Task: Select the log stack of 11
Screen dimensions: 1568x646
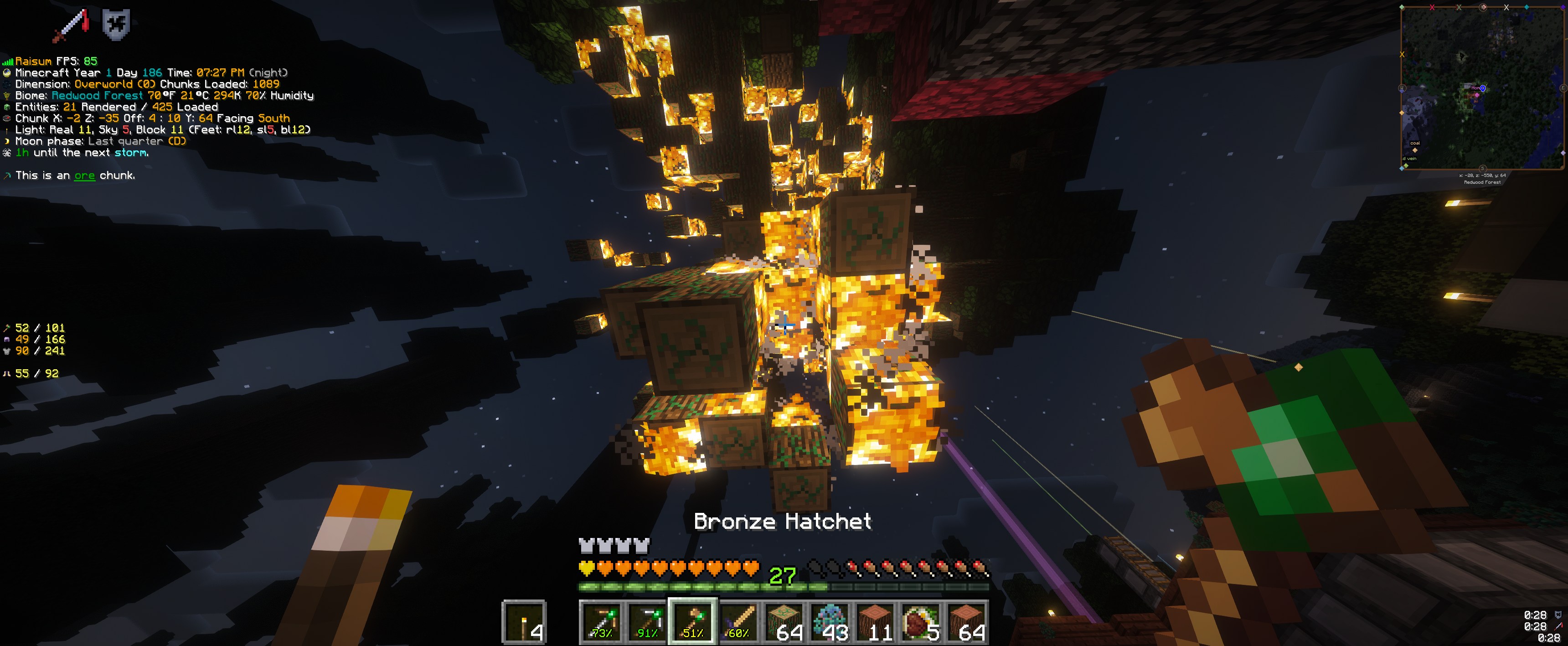Action: click(875, 622)
